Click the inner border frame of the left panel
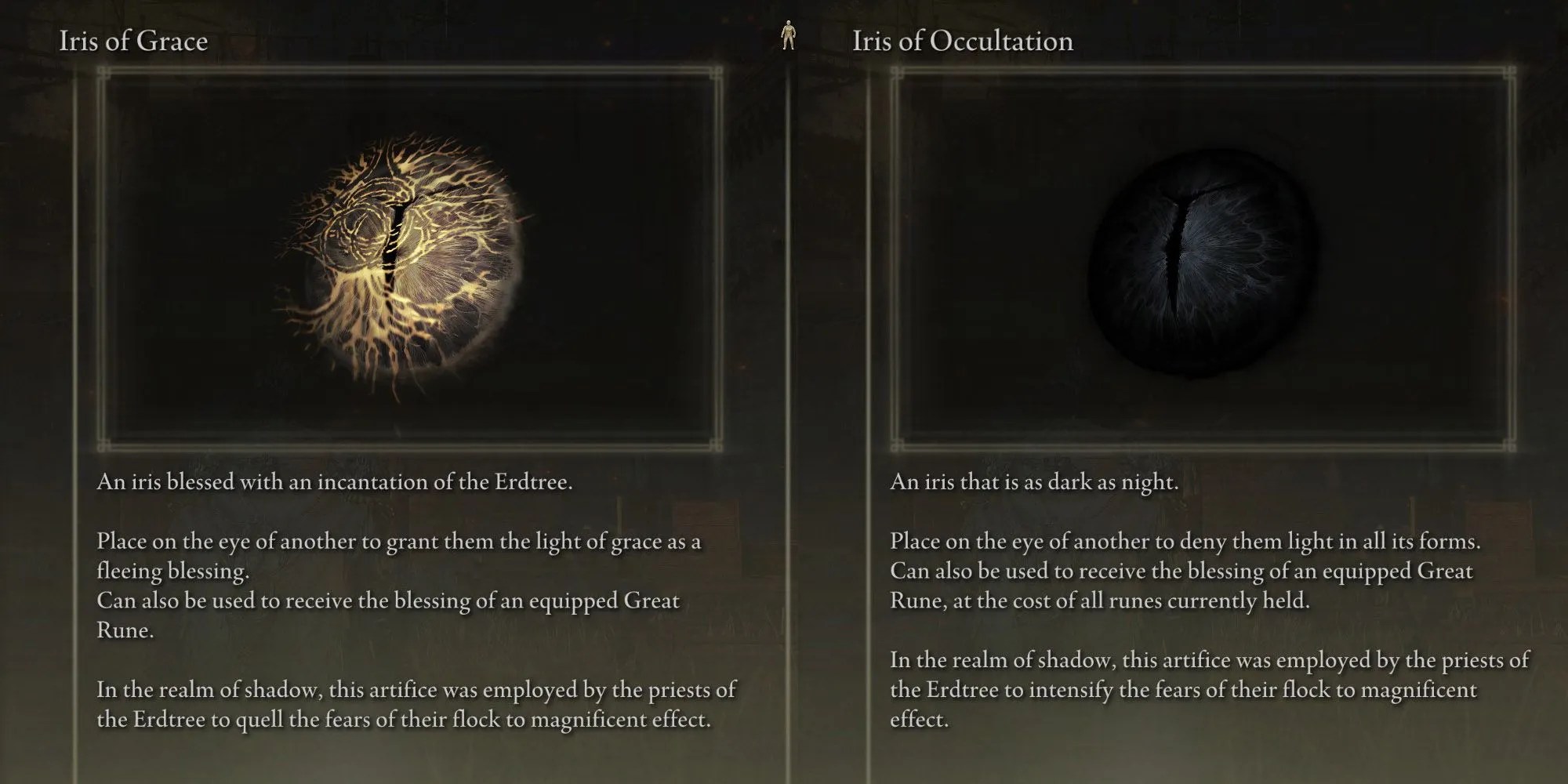Image resolution: width=1568 pixels, height=784 pixels. pyautogui.click(x=408, y=74)
